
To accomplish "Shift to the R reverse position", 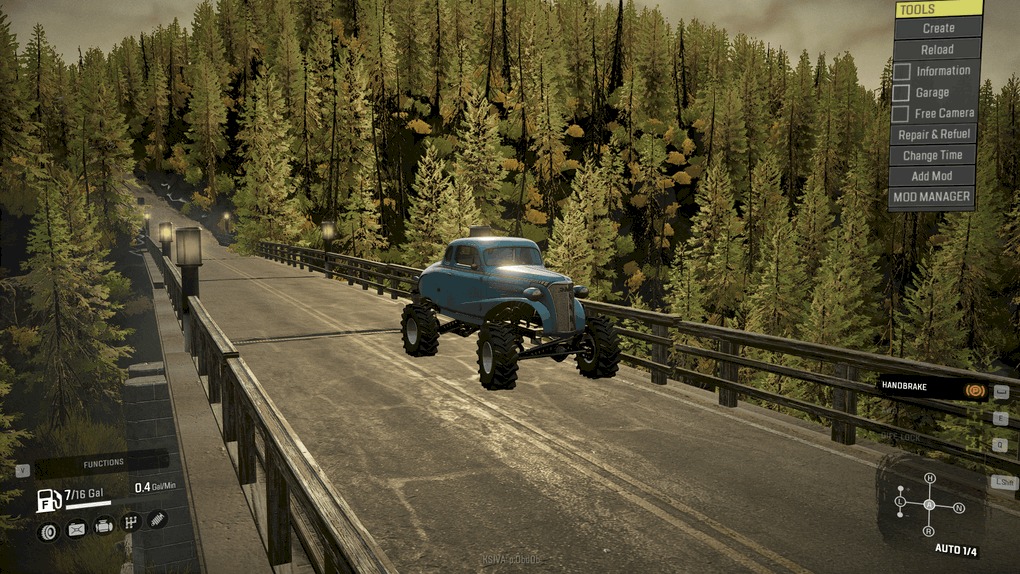I will pos(929,533).
